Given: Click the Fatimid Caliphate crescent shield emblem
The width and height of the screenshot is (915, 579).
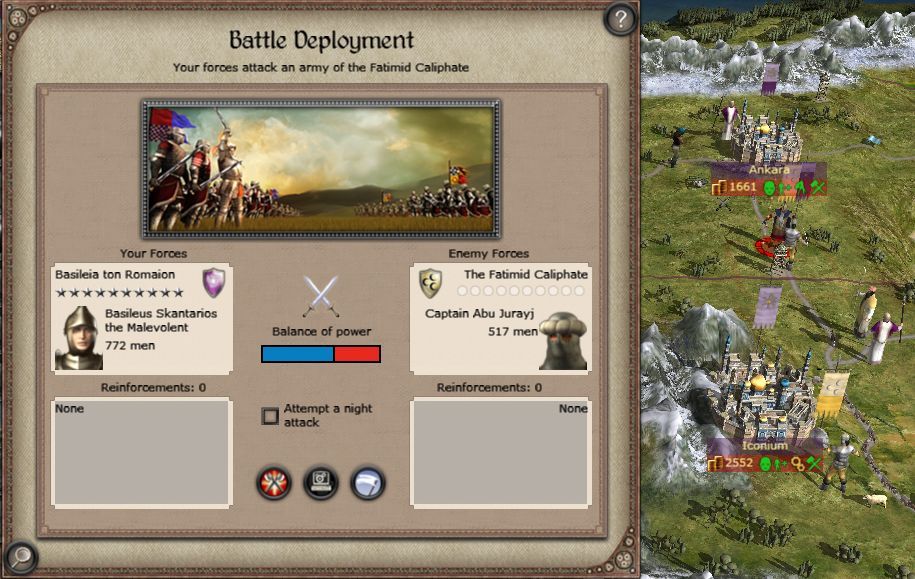Looking at the screenshot, I should tap(431, 283).
